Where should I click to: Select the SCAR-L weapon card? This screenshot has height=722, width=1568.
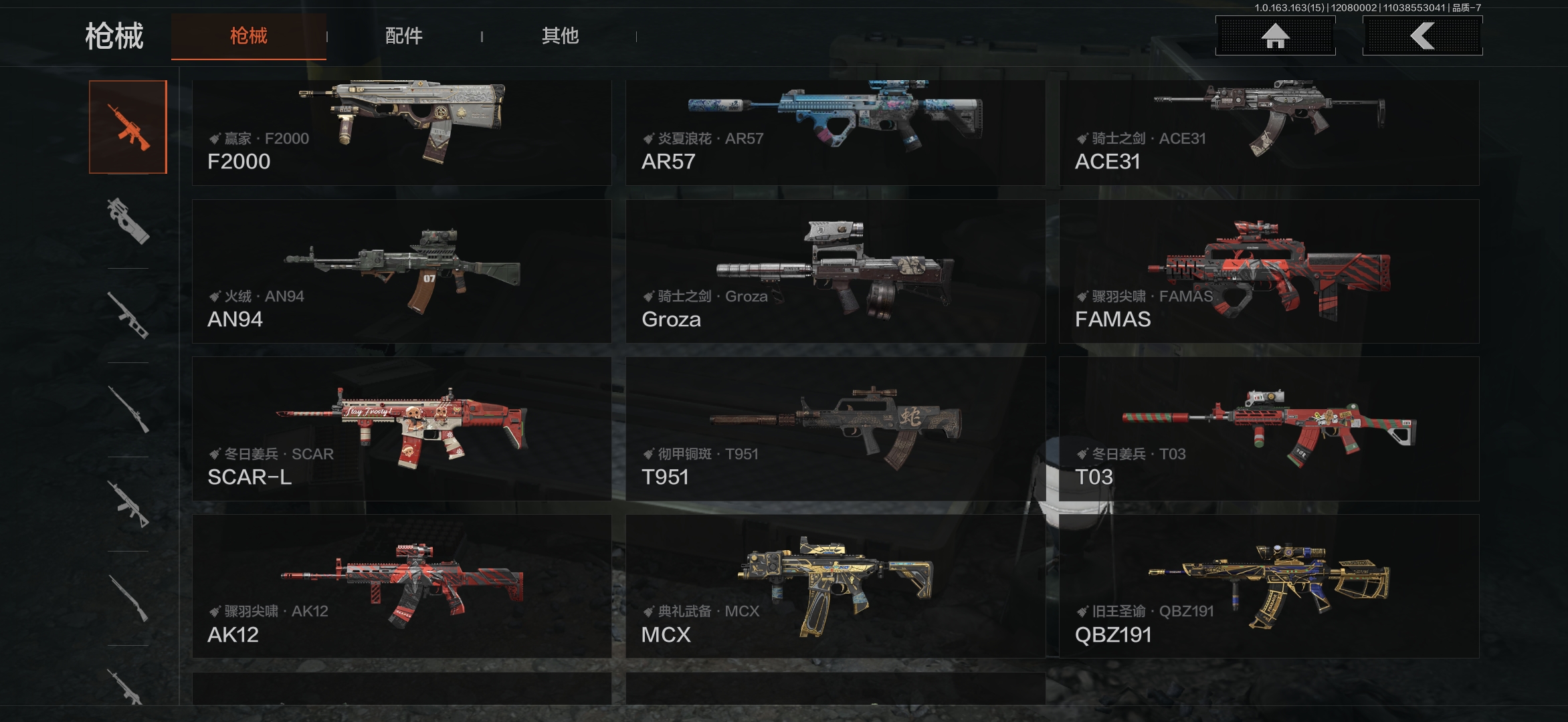click(x=401, y=429)
